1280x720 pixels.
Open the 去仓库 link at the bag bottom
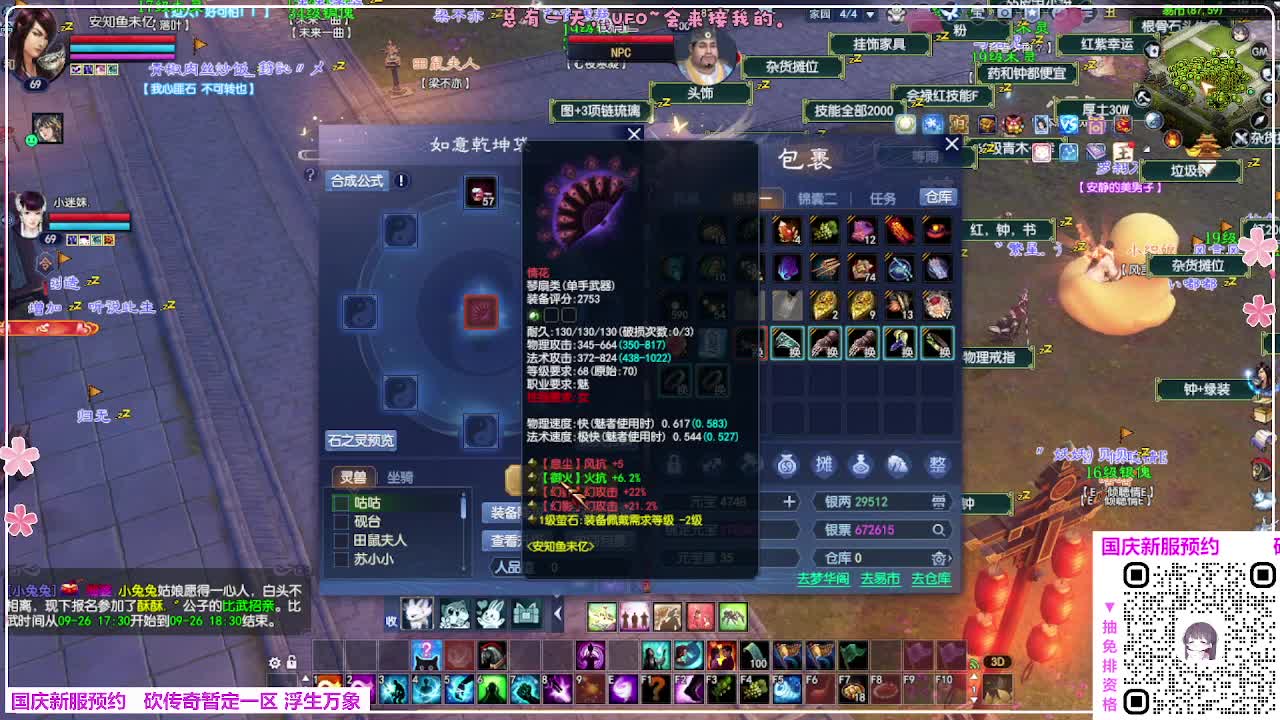click(931, 580)
